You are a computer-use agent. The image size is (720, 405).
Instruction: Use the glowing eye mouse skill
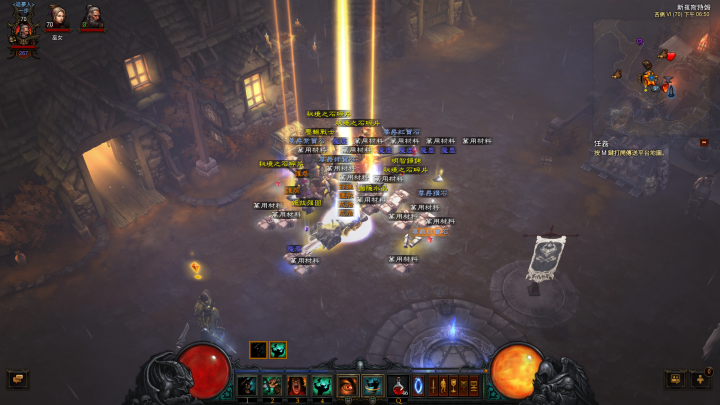click(x=347, y=386)
